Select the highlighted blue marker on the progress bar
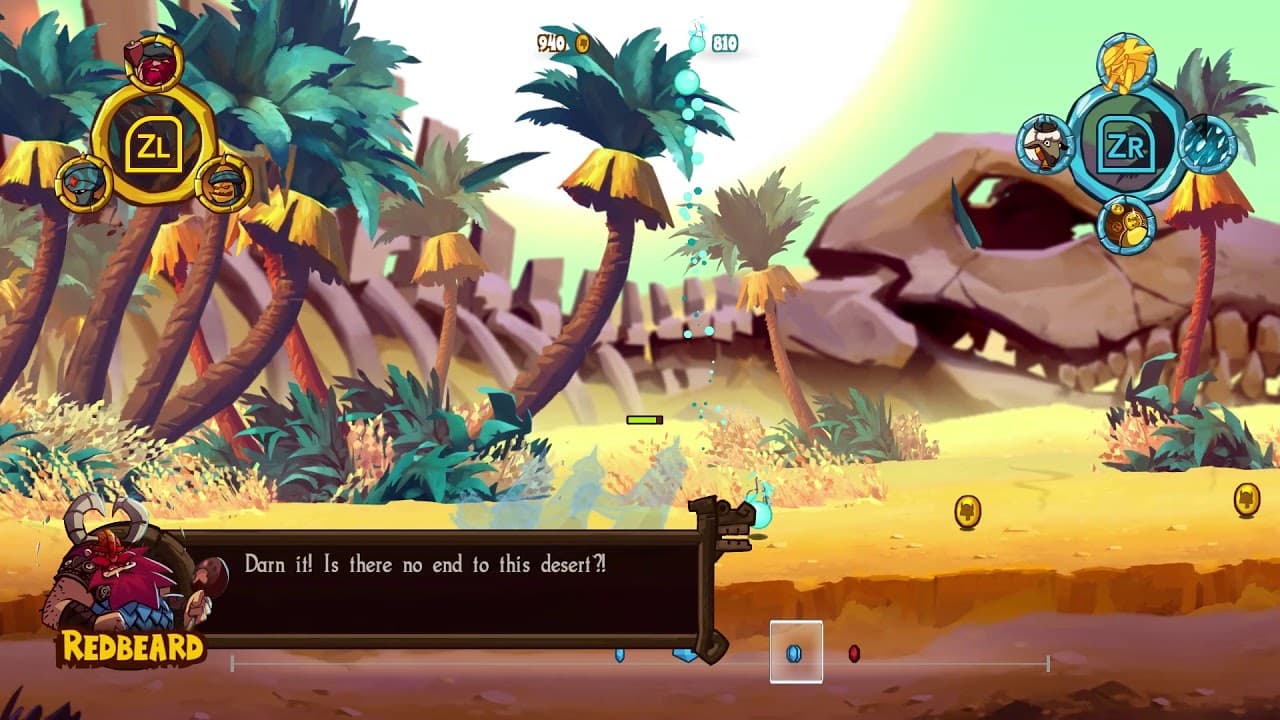 795,652
